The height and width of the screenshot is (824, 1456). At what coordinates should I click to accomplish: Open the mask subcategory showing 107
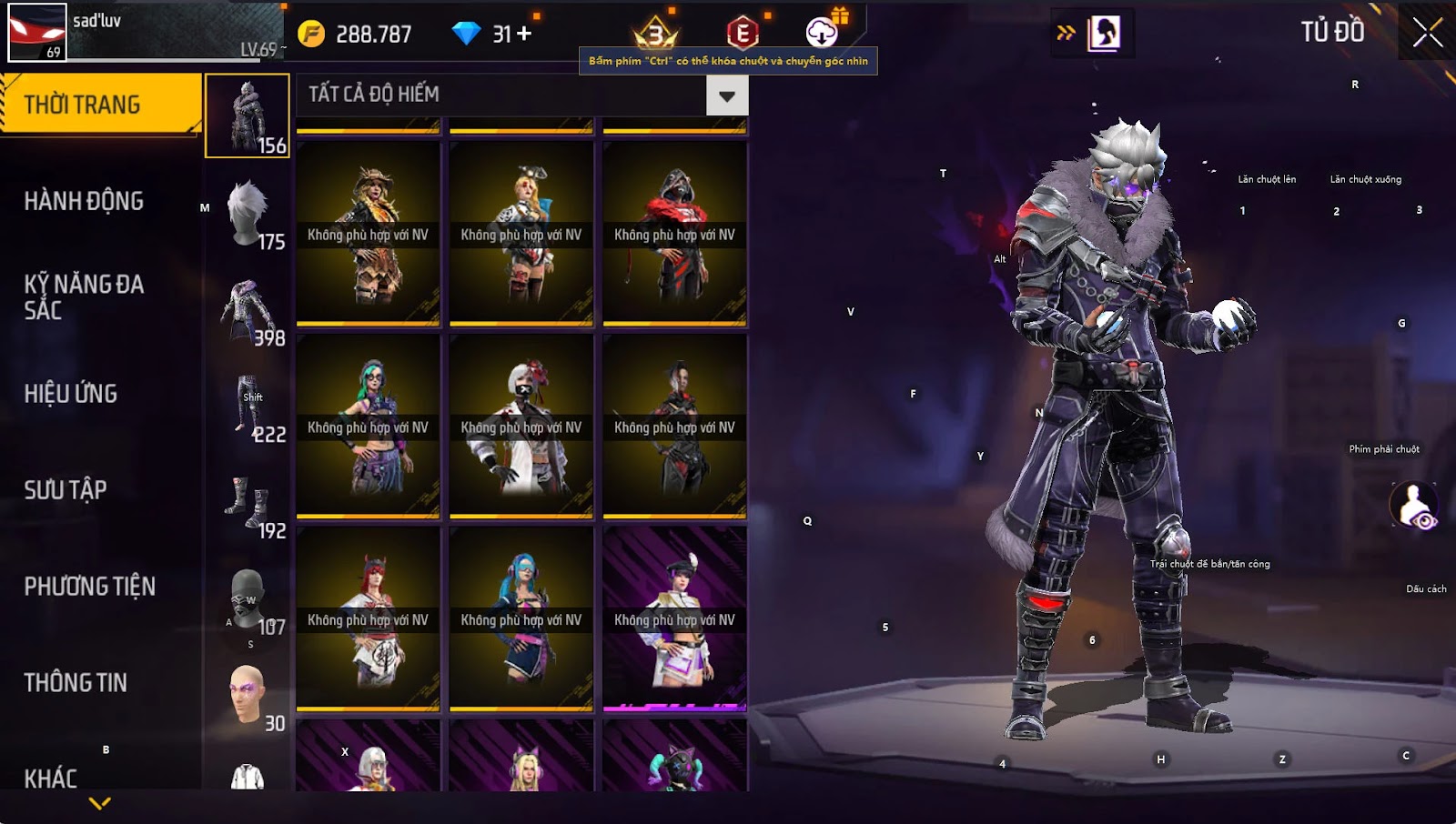tap(248, 599)
